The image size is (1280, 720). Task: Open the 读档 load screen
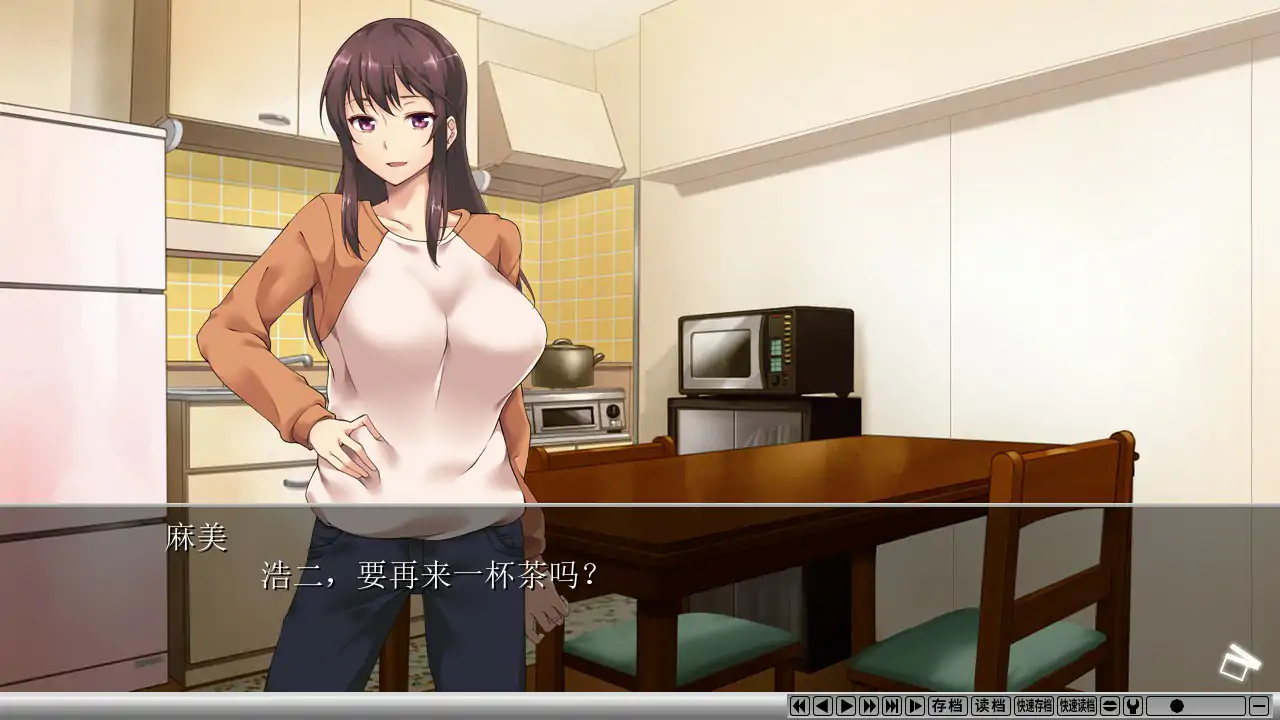pos(989,708)
